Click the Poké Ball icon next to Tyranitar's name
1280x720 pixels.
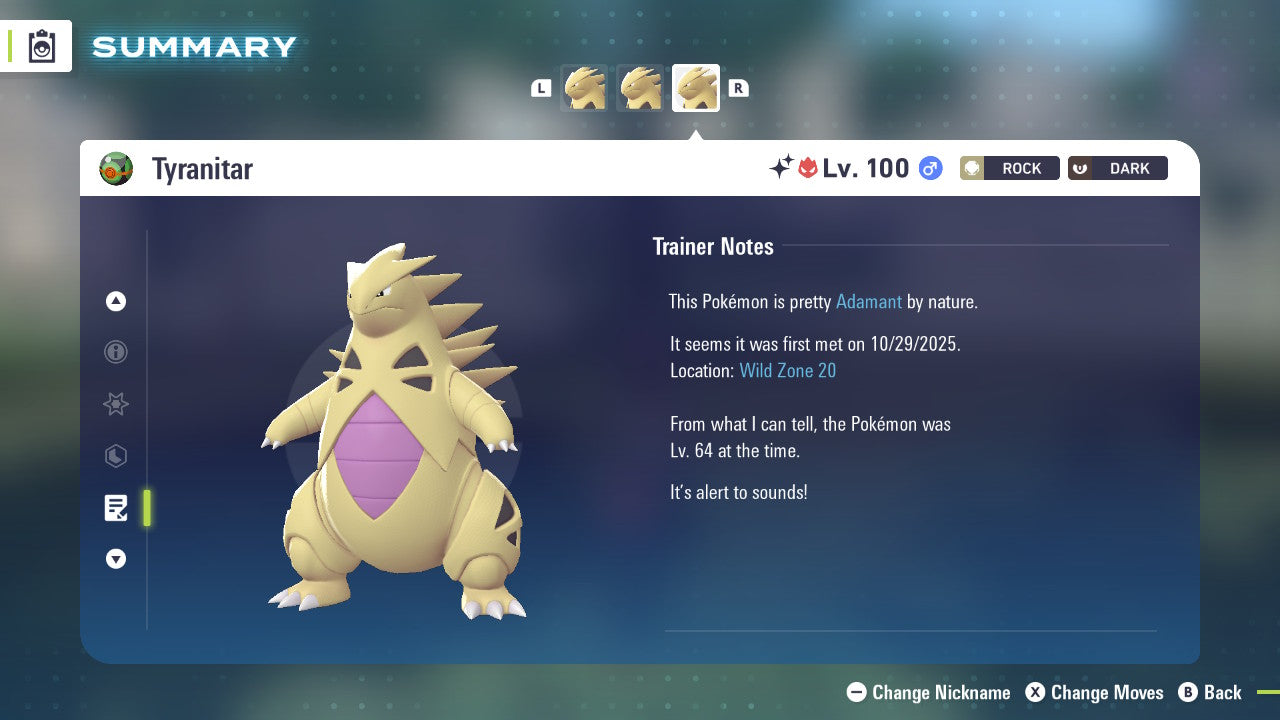pyautogui.click(x=117, y=168)
